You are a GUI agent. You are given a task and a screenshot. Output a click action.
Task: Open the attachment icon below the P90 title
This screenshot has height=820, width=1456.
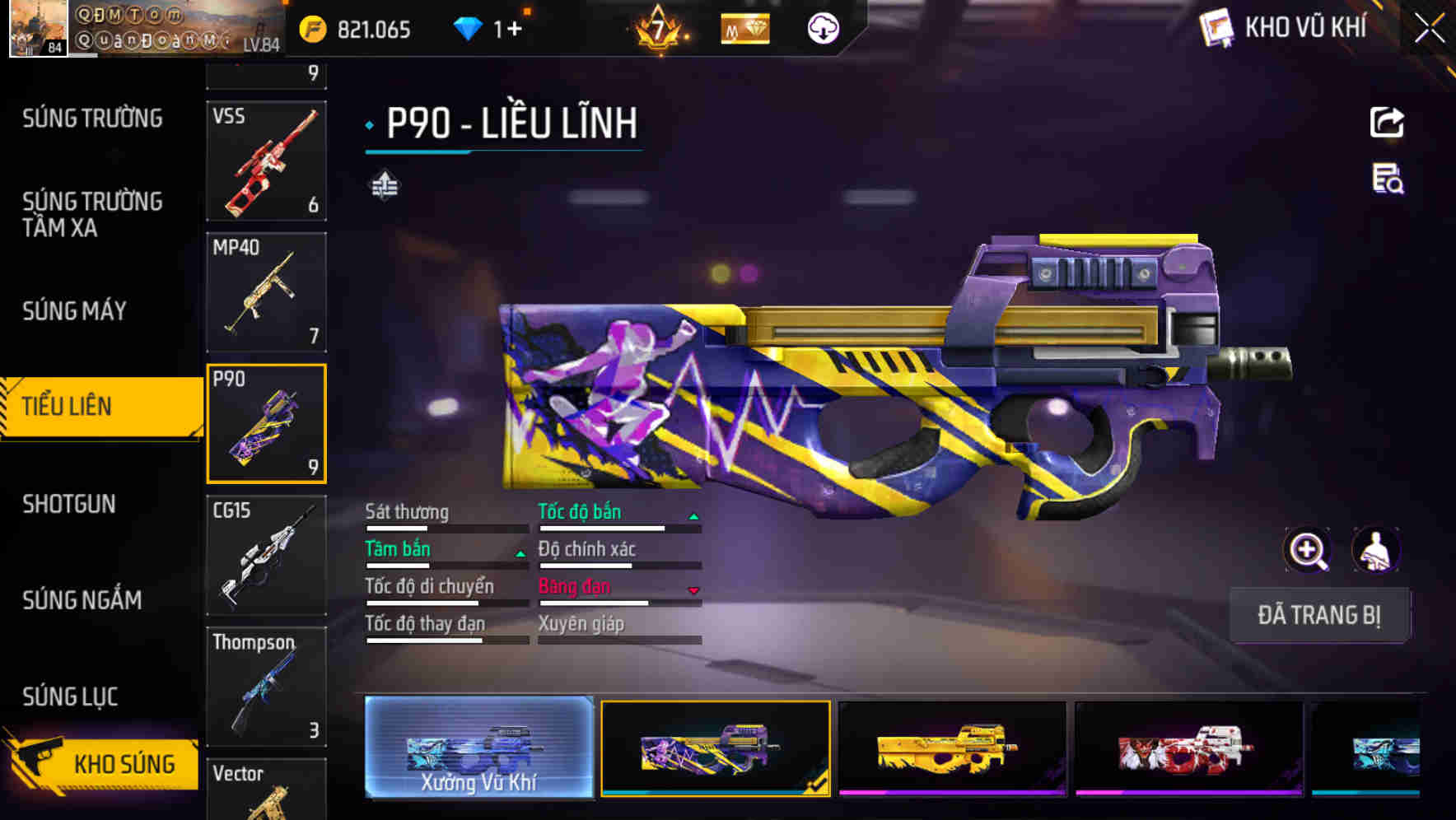[x=384, y=186]
